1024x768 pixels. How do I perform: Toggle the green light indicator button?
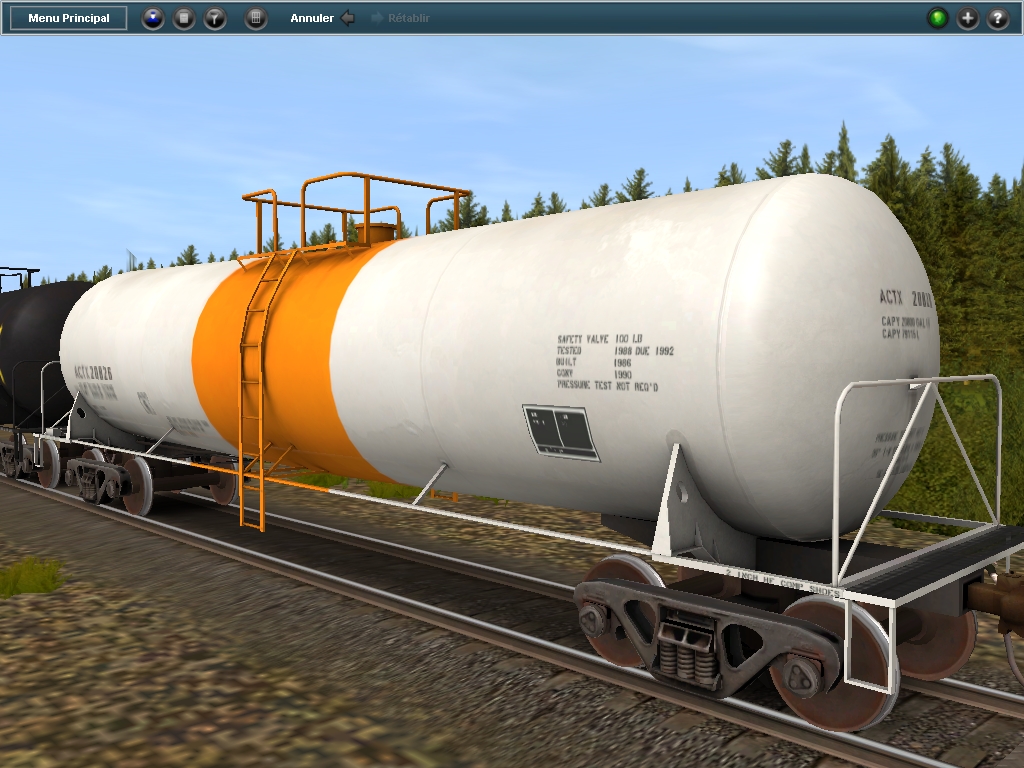tap(937, 18)
